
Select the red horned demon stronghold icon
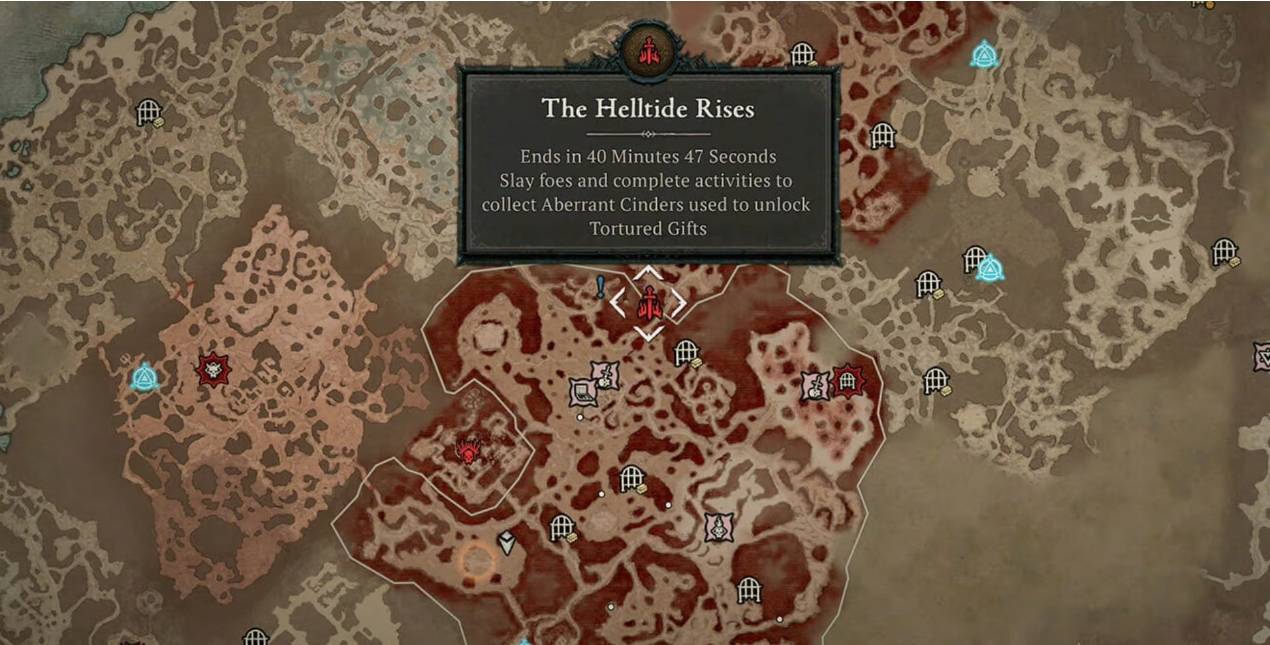coord(467,451)
